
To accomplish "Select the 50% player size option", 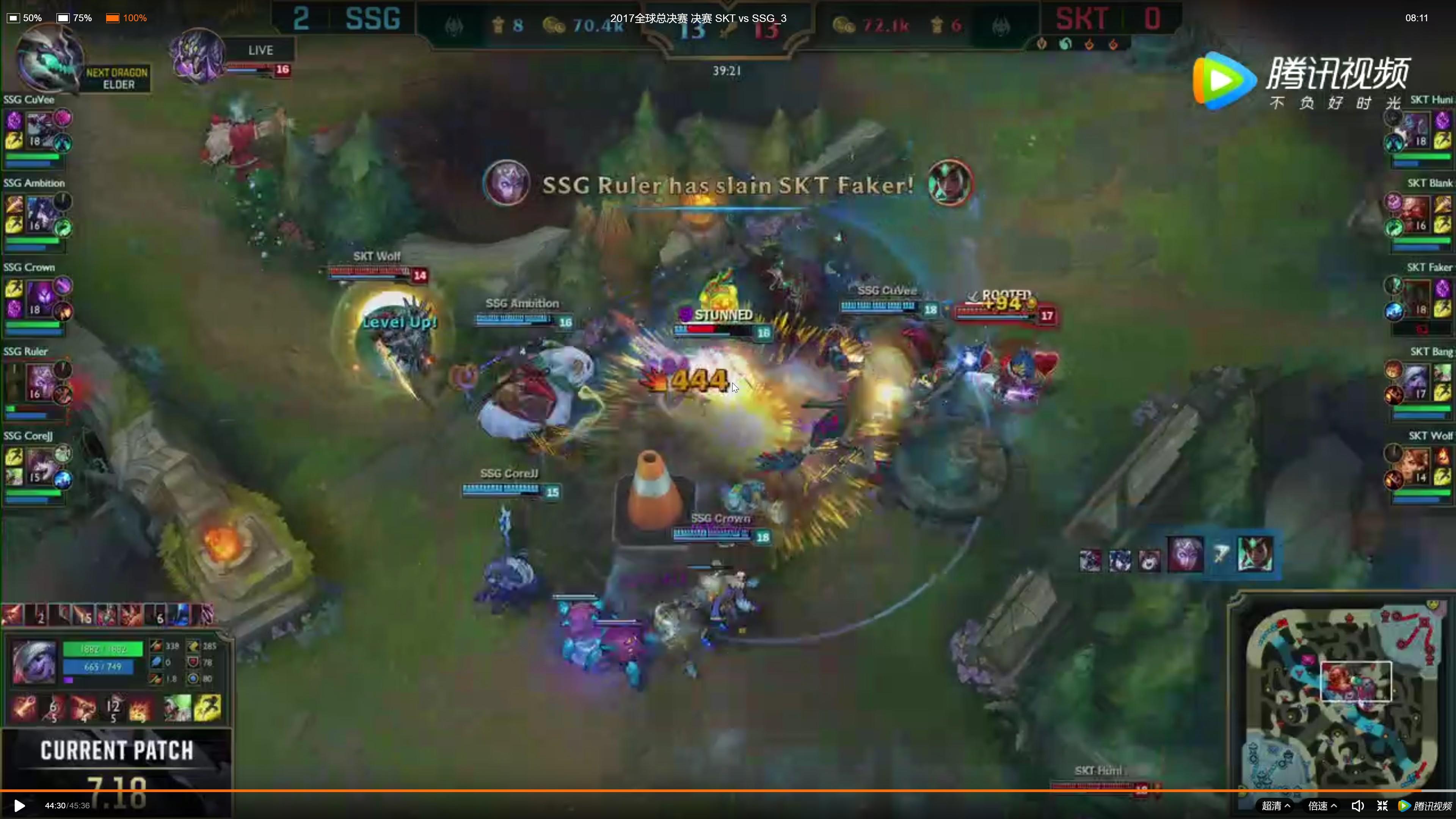I will (x=24, y=17).
